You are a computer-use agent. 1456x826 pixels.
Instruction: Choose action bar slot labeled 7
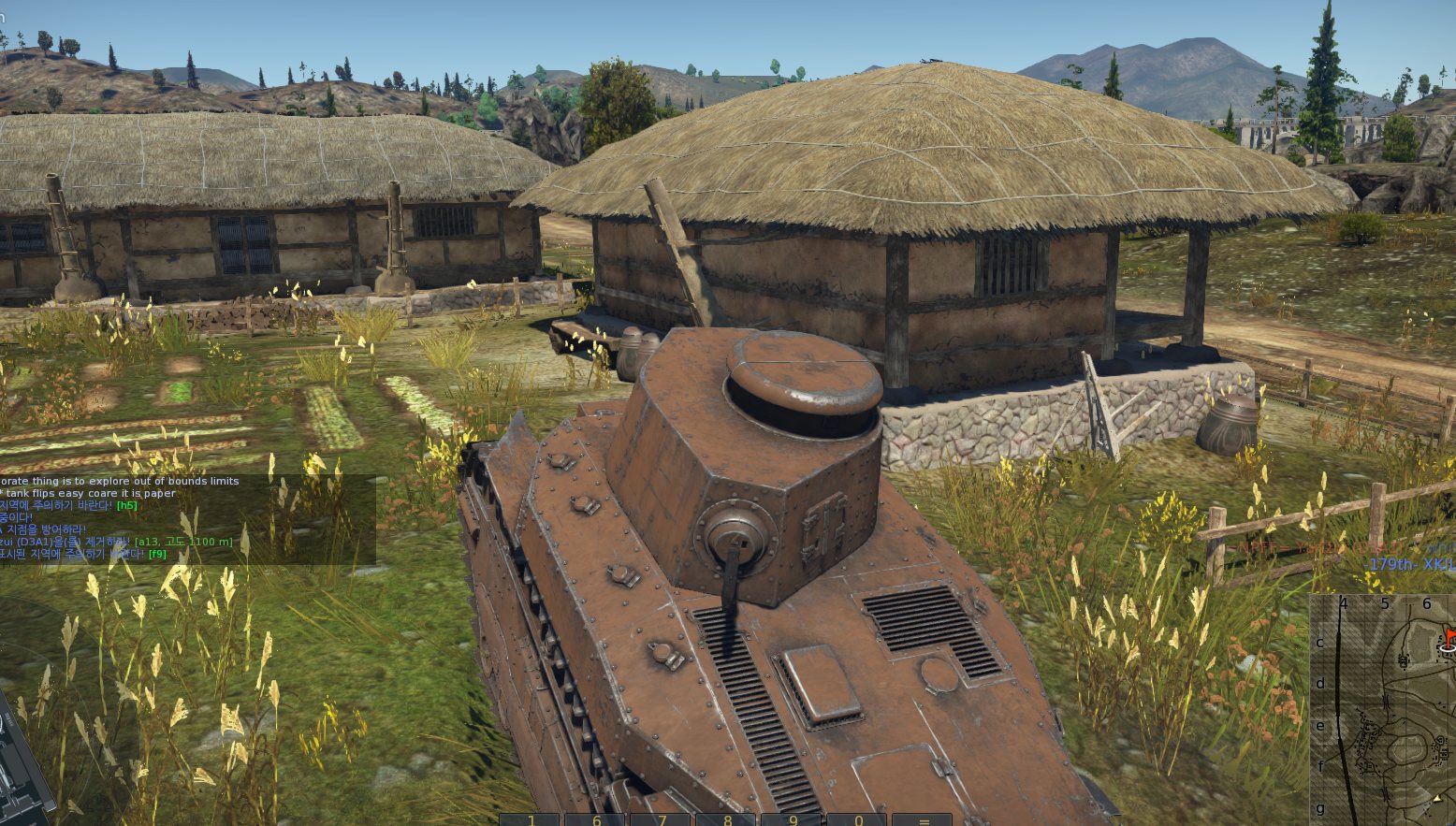click(x=662, y=819)
